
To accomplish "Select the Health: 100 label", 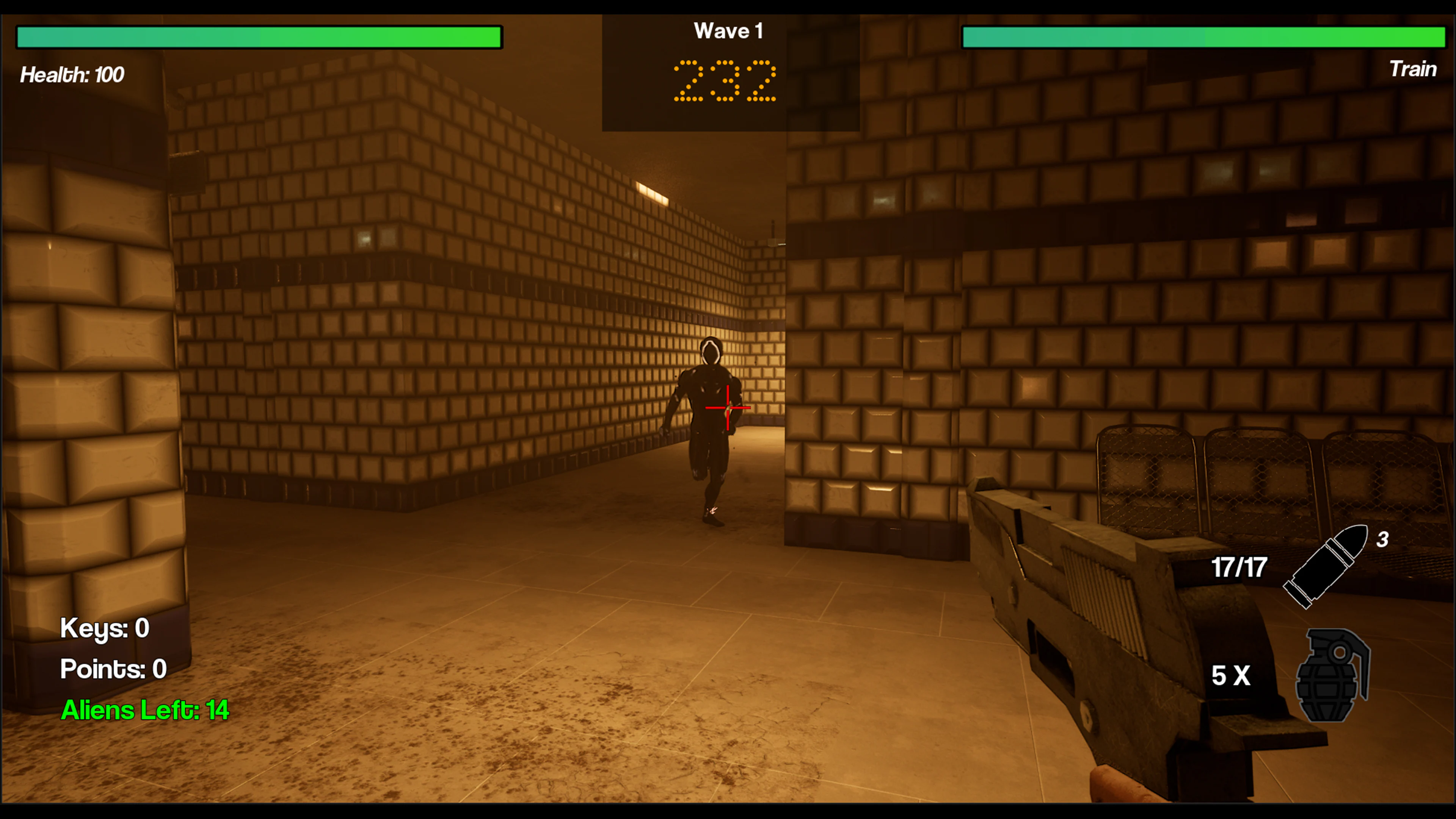I will (72, 75).
